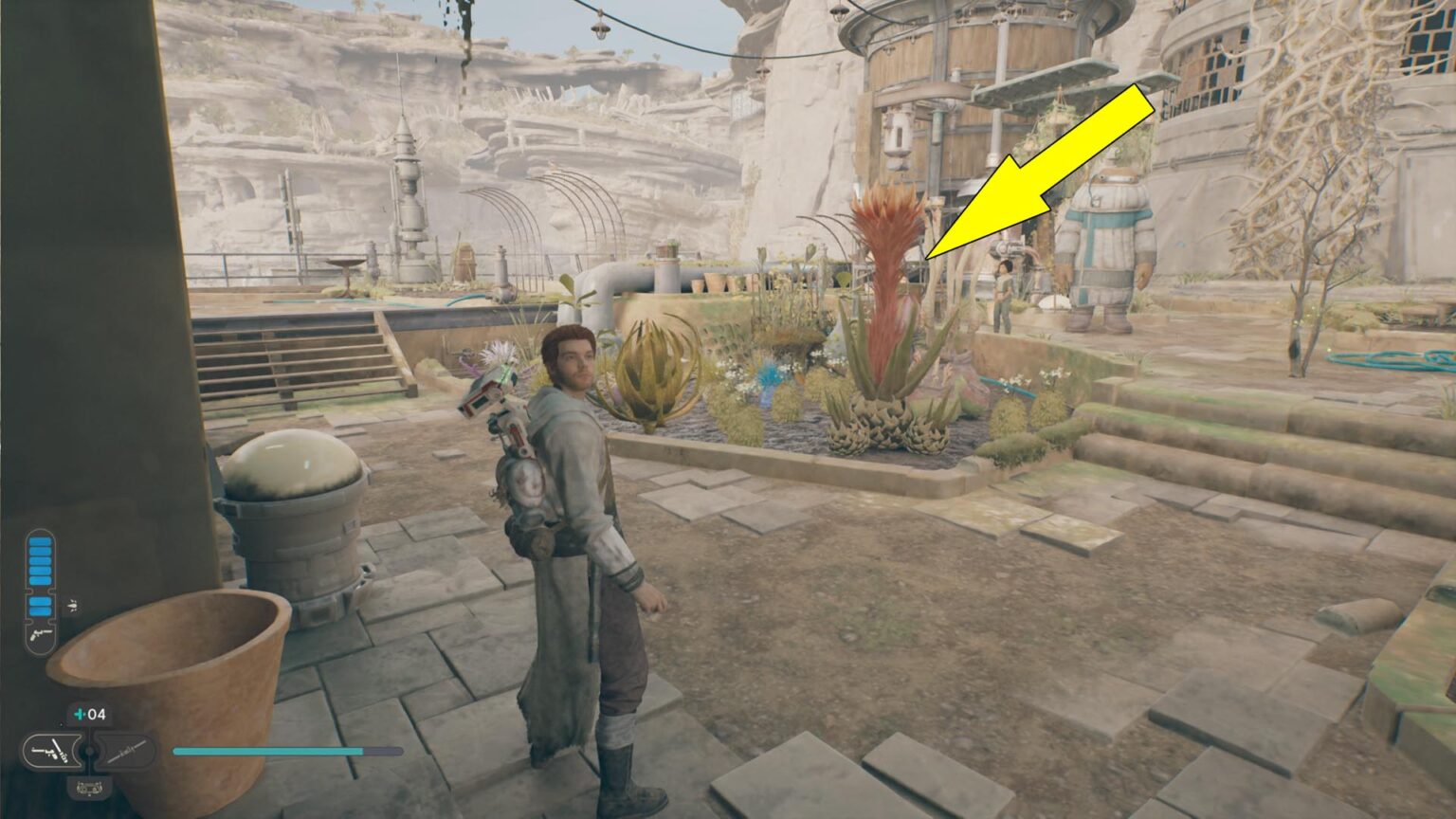Viewport: 1456px width, 819px height.
Task: Click the large white gardener droid
Action: click(x=1109, y=237)
